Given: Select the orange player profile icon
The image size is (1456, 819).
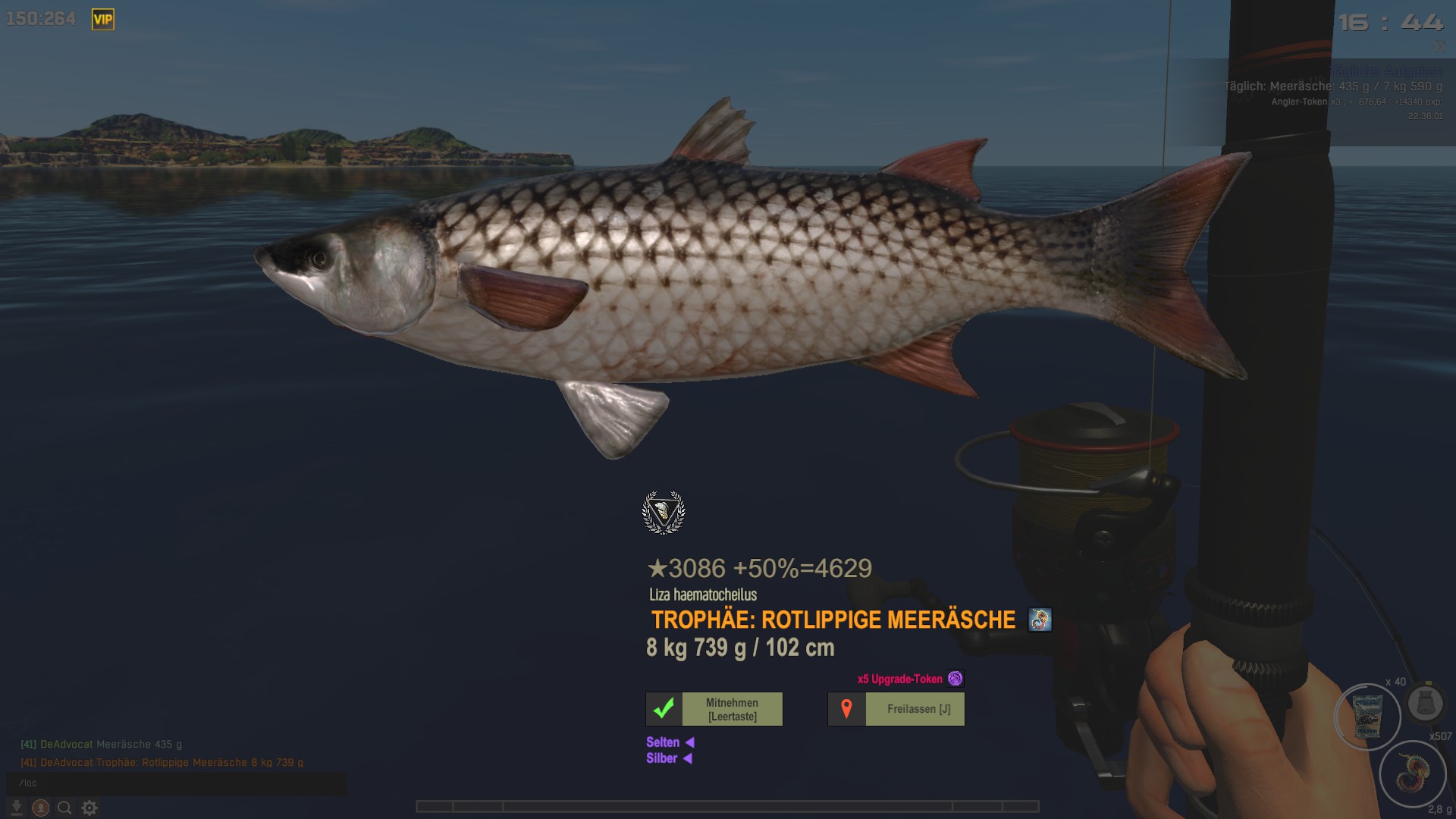Looking at the screenshot, I should click(x=41, y=808).
